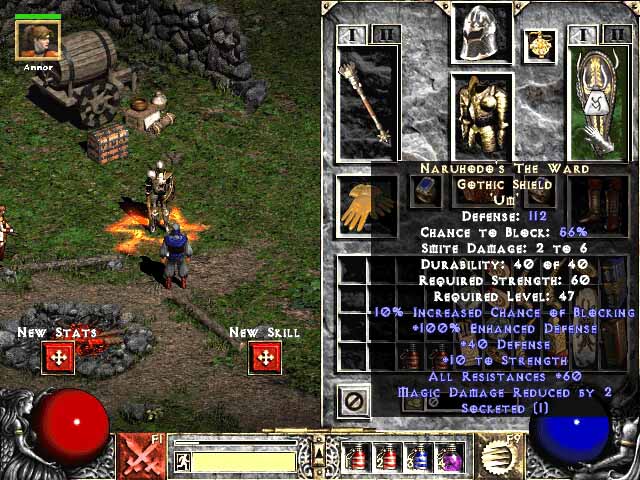Select the Gothic Shield slot

(x=597, y=101)
